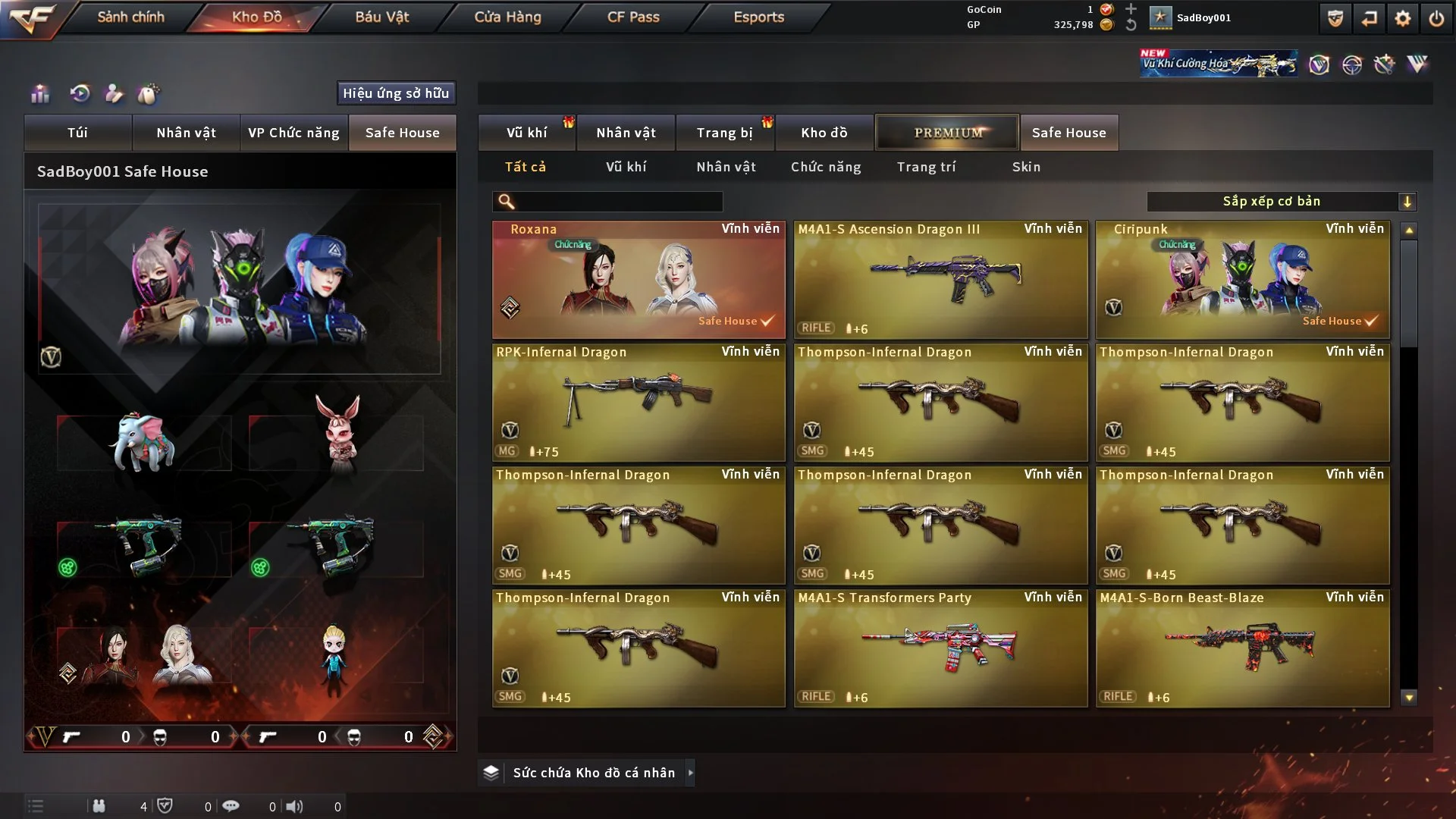Open the Sắp xếp cơ bản sort dropdown
Screen dimensions: 1456x819
pyautogui.click(x=1281, y=202)
